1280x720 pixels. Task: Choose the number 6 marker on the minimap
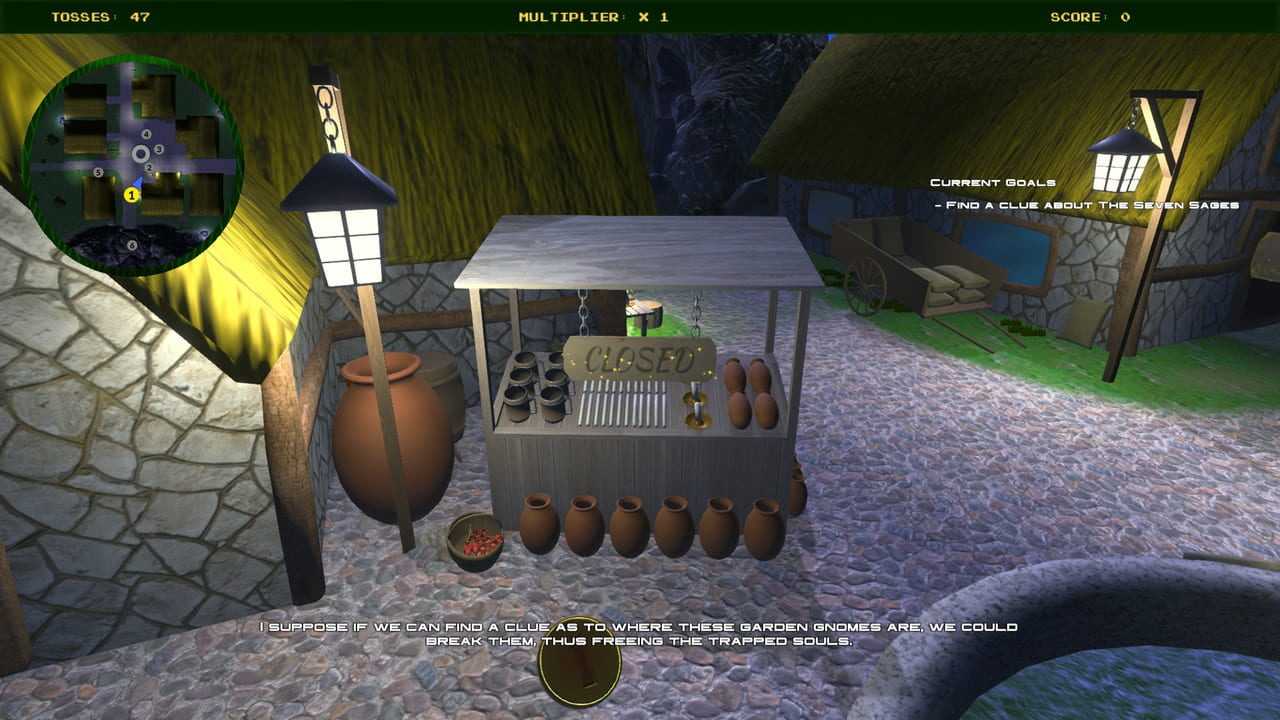click(131, 245)
